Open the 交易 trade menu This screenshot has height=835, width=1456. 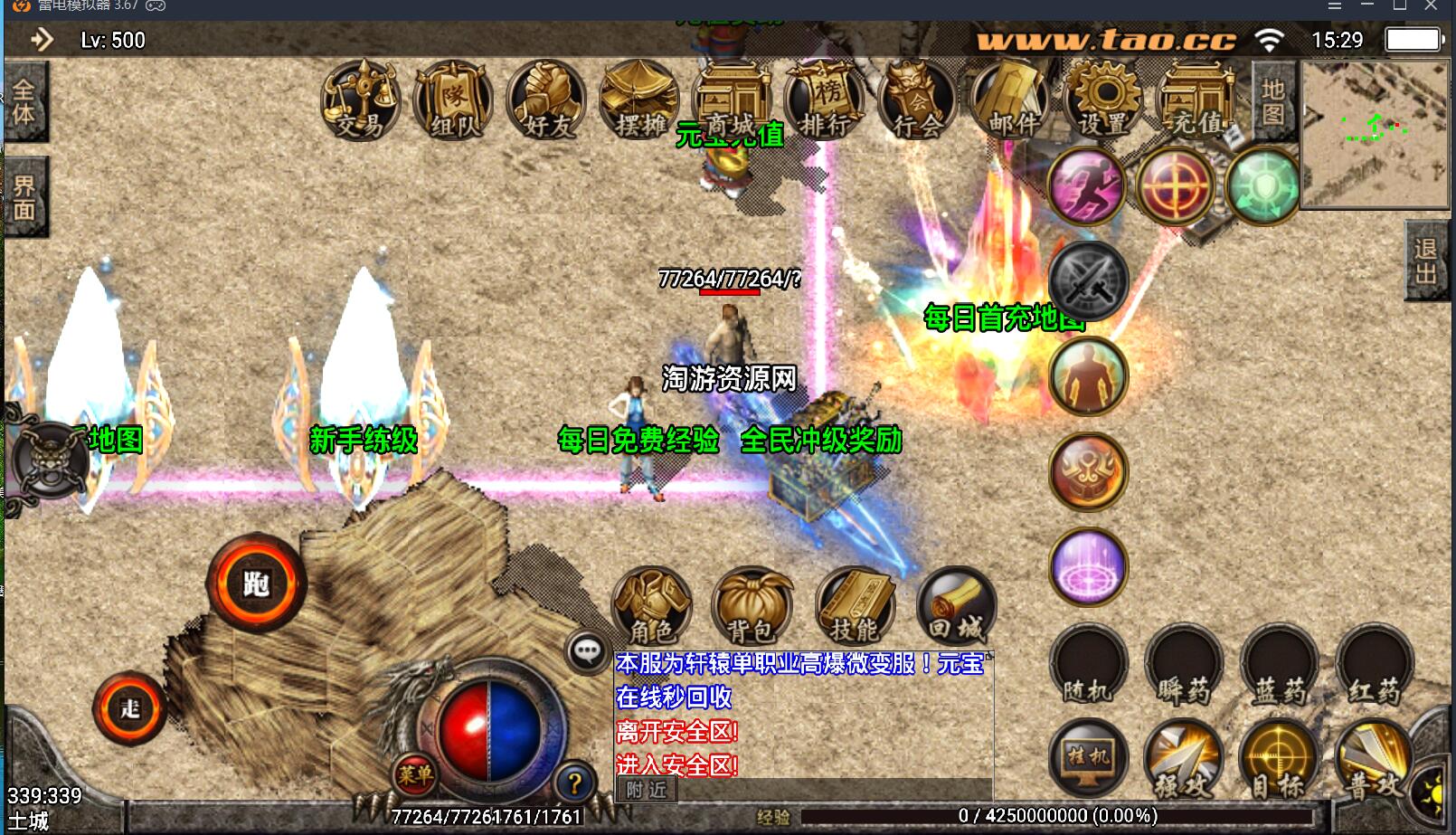[360, 100]
